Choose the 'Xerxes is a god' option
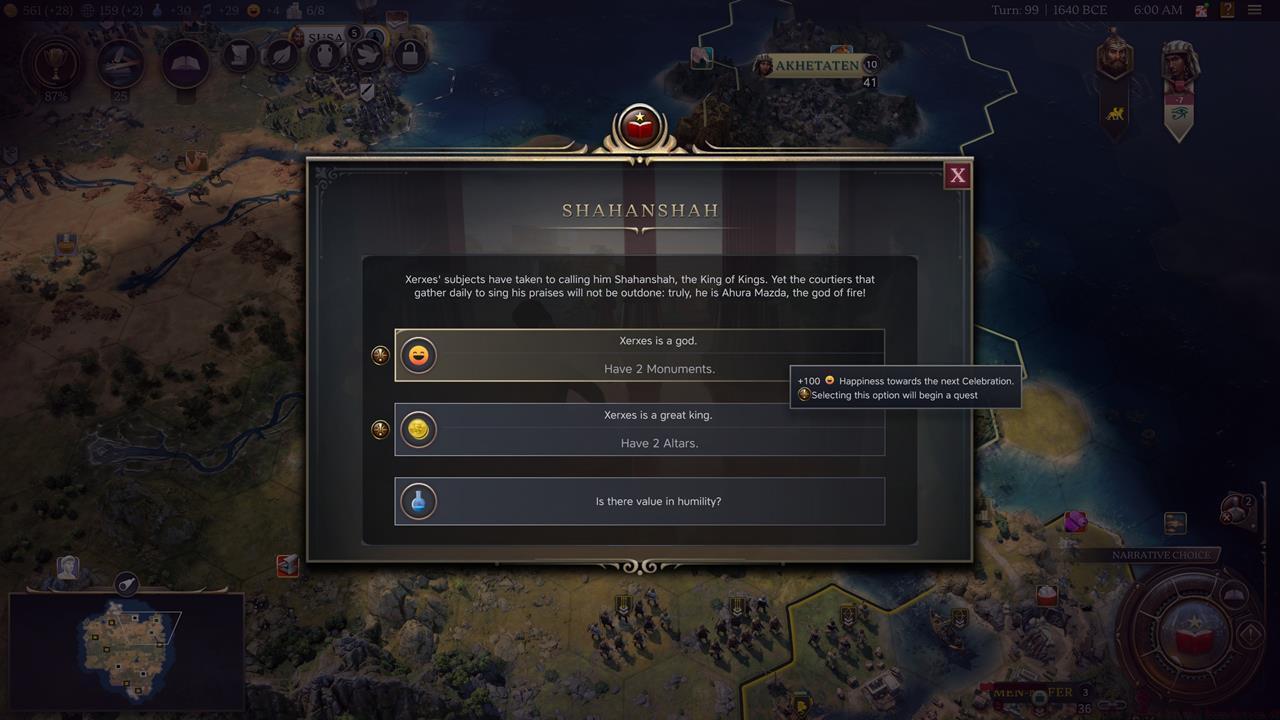This screenshot has height=720, width=1280. pos(640,354)
